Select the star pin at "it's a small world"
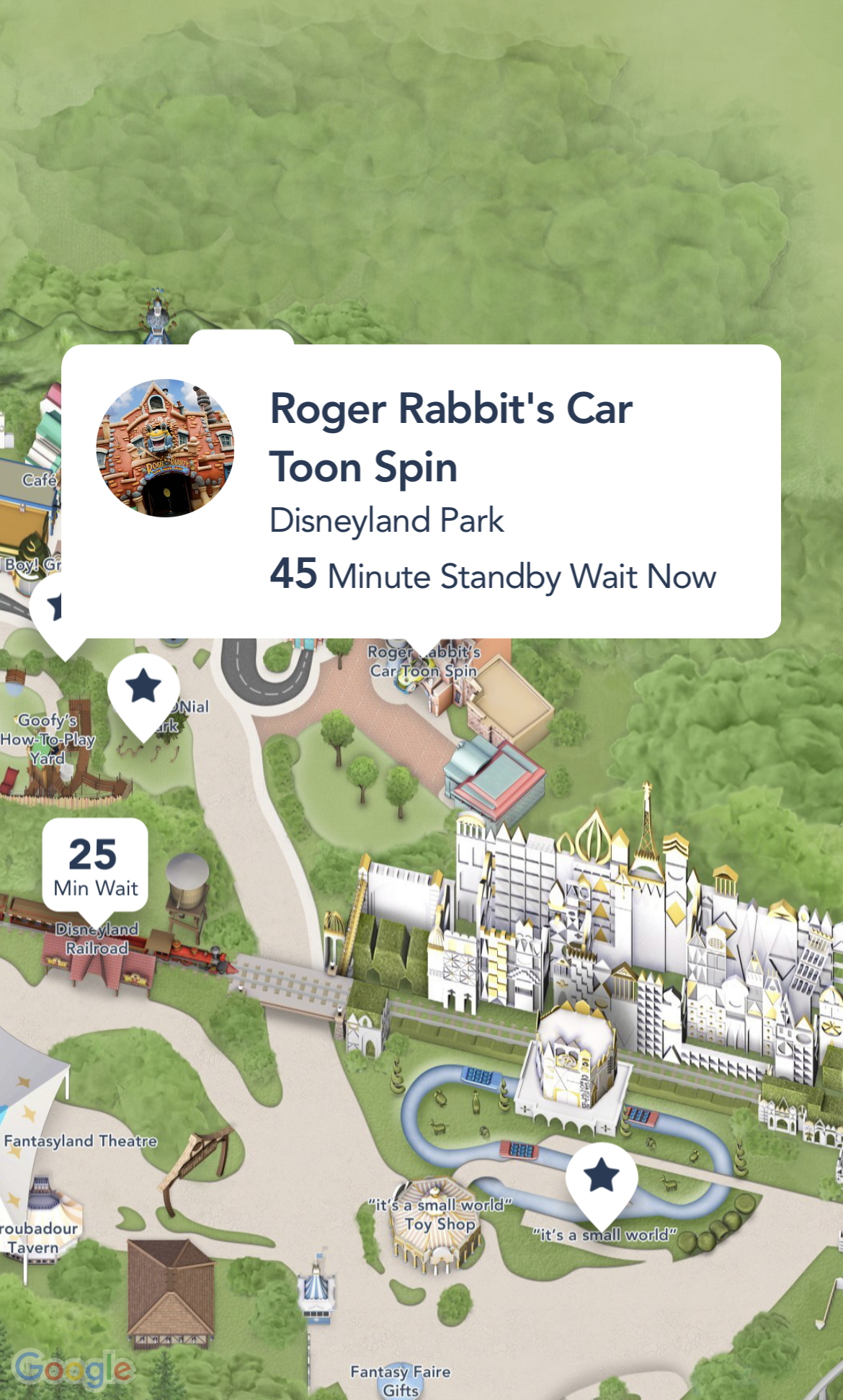Viewport: 843px width, 1400px height. tap(602, 1178)
